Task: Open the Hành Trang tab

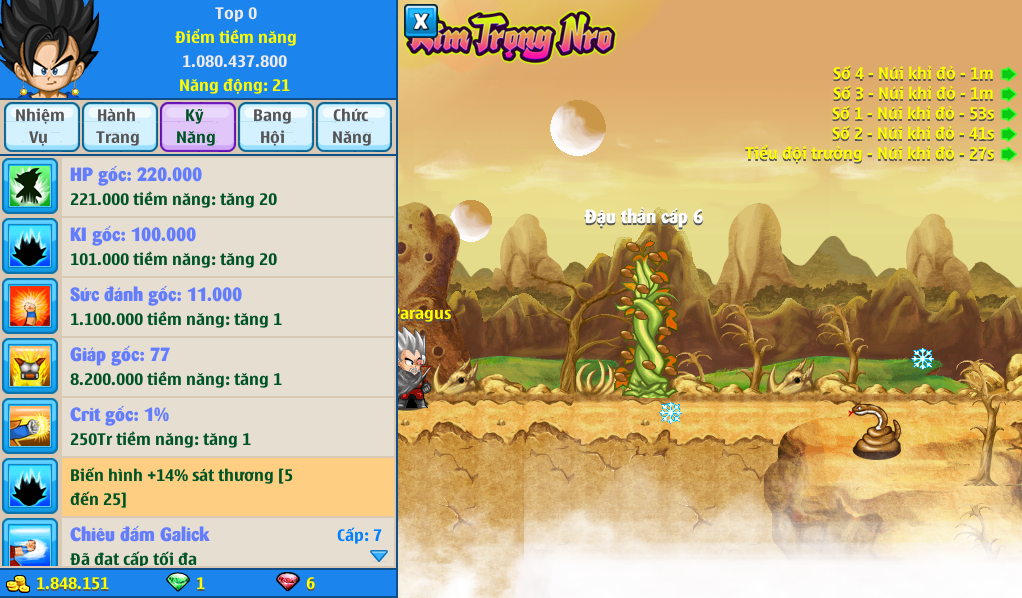Action: pos(119,126)
